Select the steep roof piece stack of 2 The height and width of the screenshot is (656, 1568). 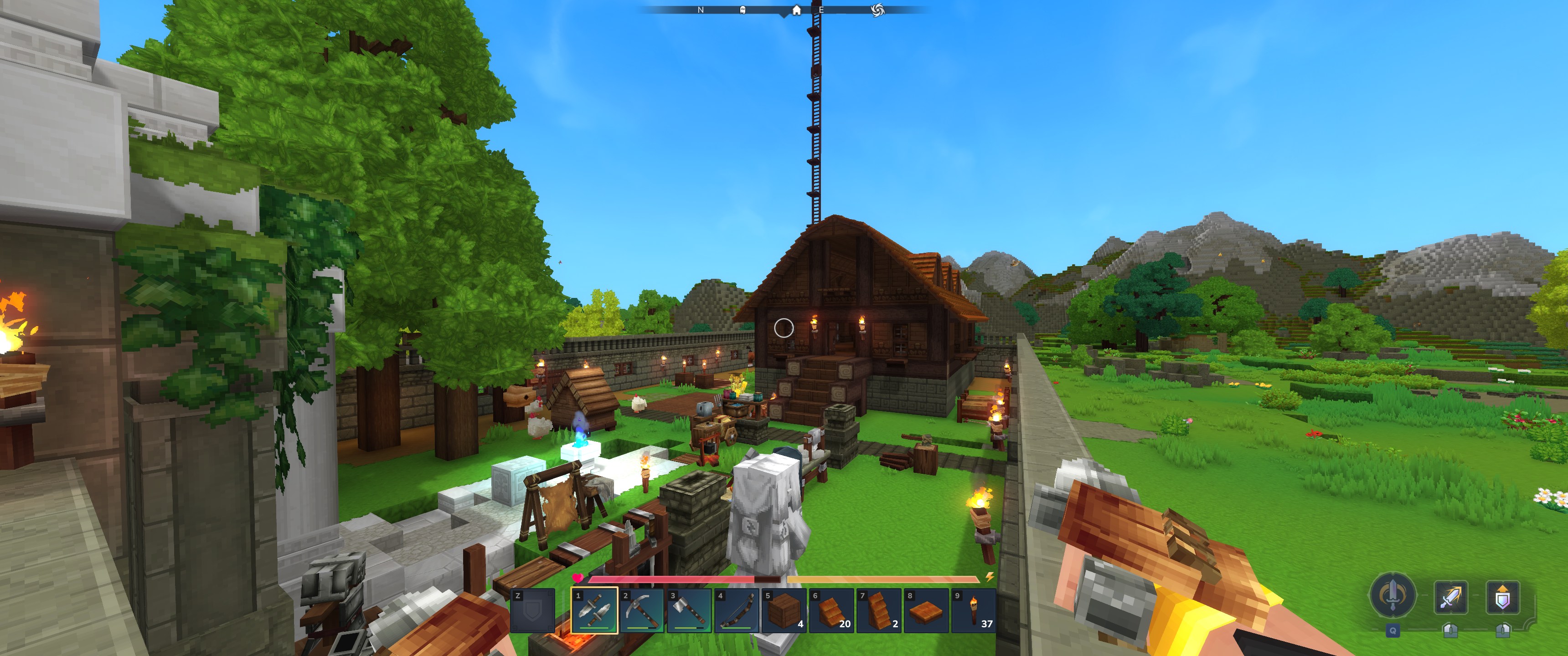tap(879, 610)
